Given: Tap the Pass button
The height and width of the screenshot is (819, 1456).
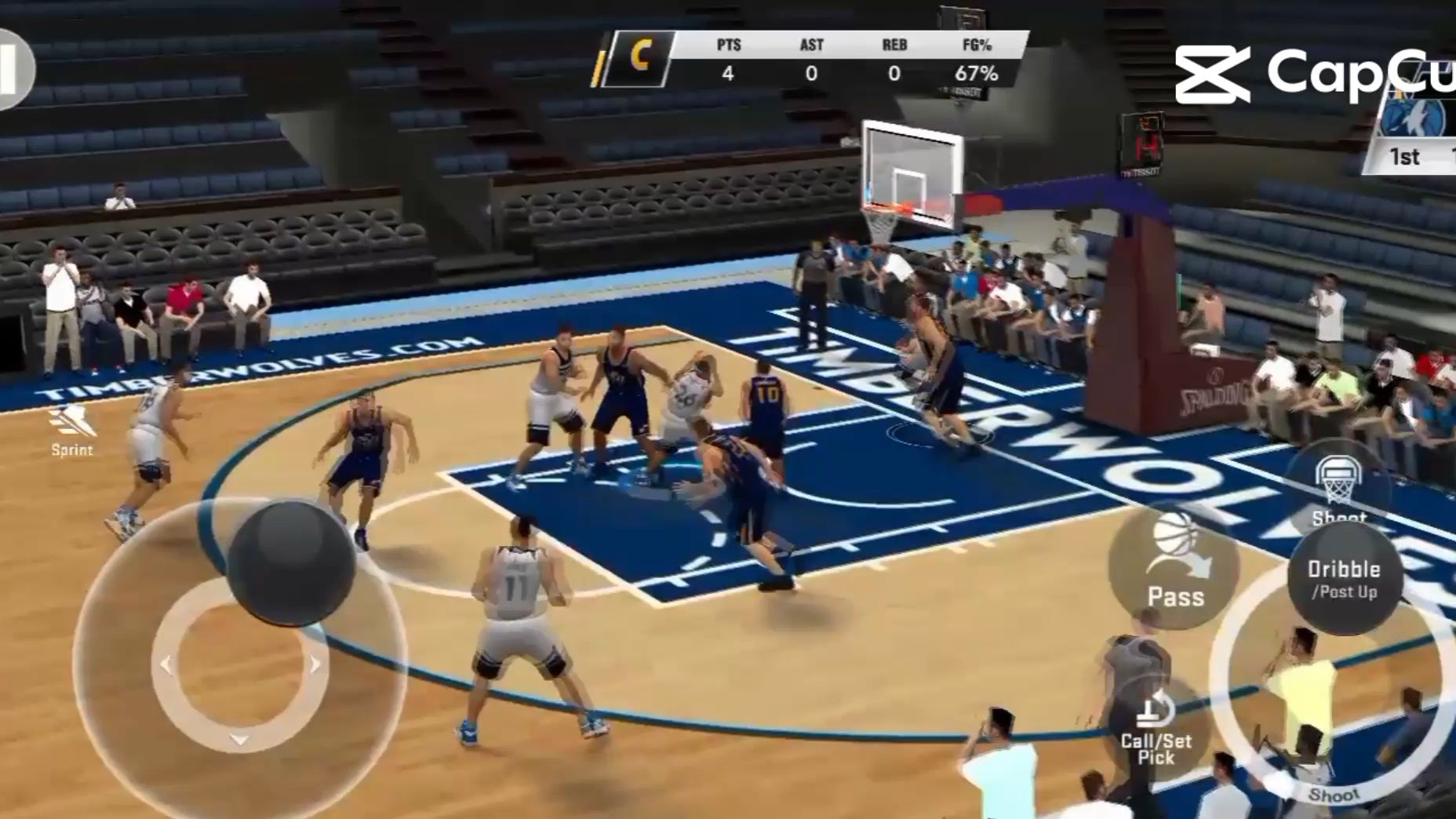Looking at the screenshot, I should tap(1174, 566).
